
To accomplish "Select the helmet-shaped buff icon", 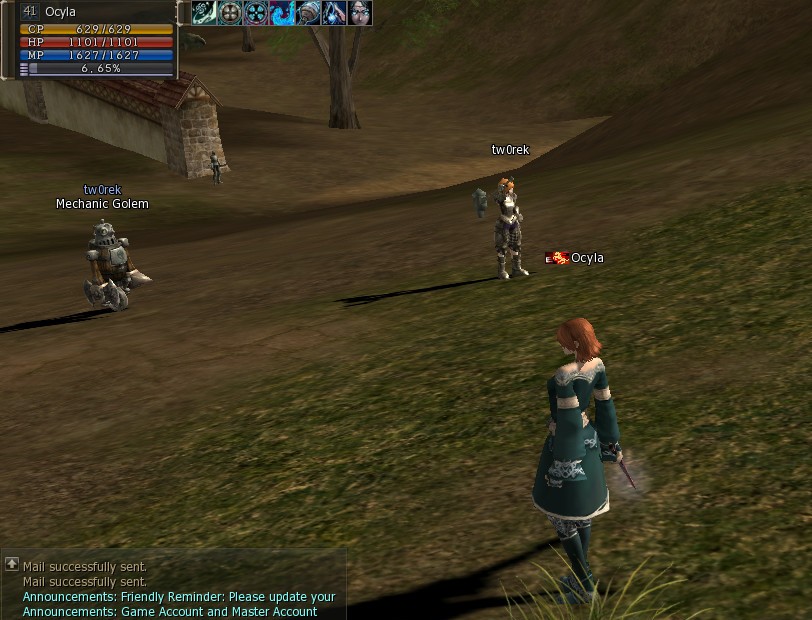I will click(308, 13).
